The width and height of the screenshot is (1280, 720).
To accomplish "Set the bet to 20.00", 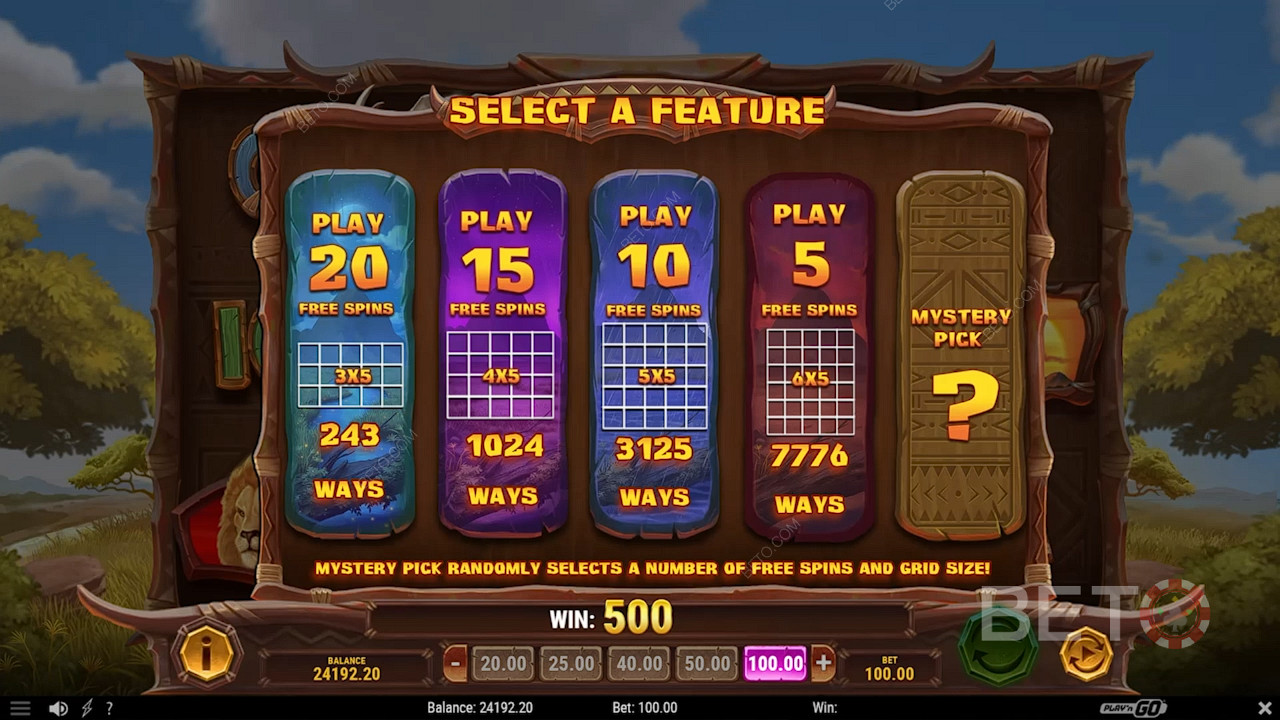I will coord(503,663).
